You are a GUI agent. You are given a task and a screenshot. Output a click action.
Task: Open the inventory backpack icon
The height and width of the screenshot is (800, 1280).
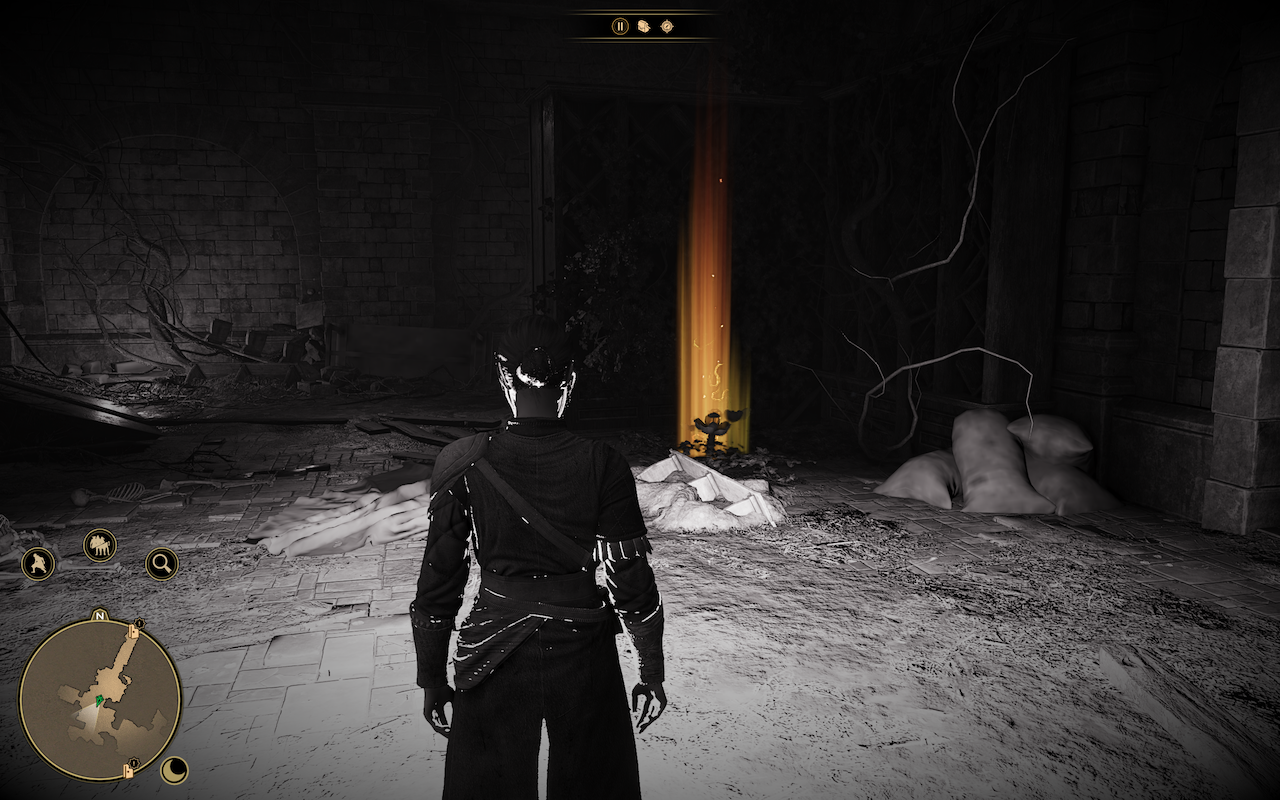644,26
